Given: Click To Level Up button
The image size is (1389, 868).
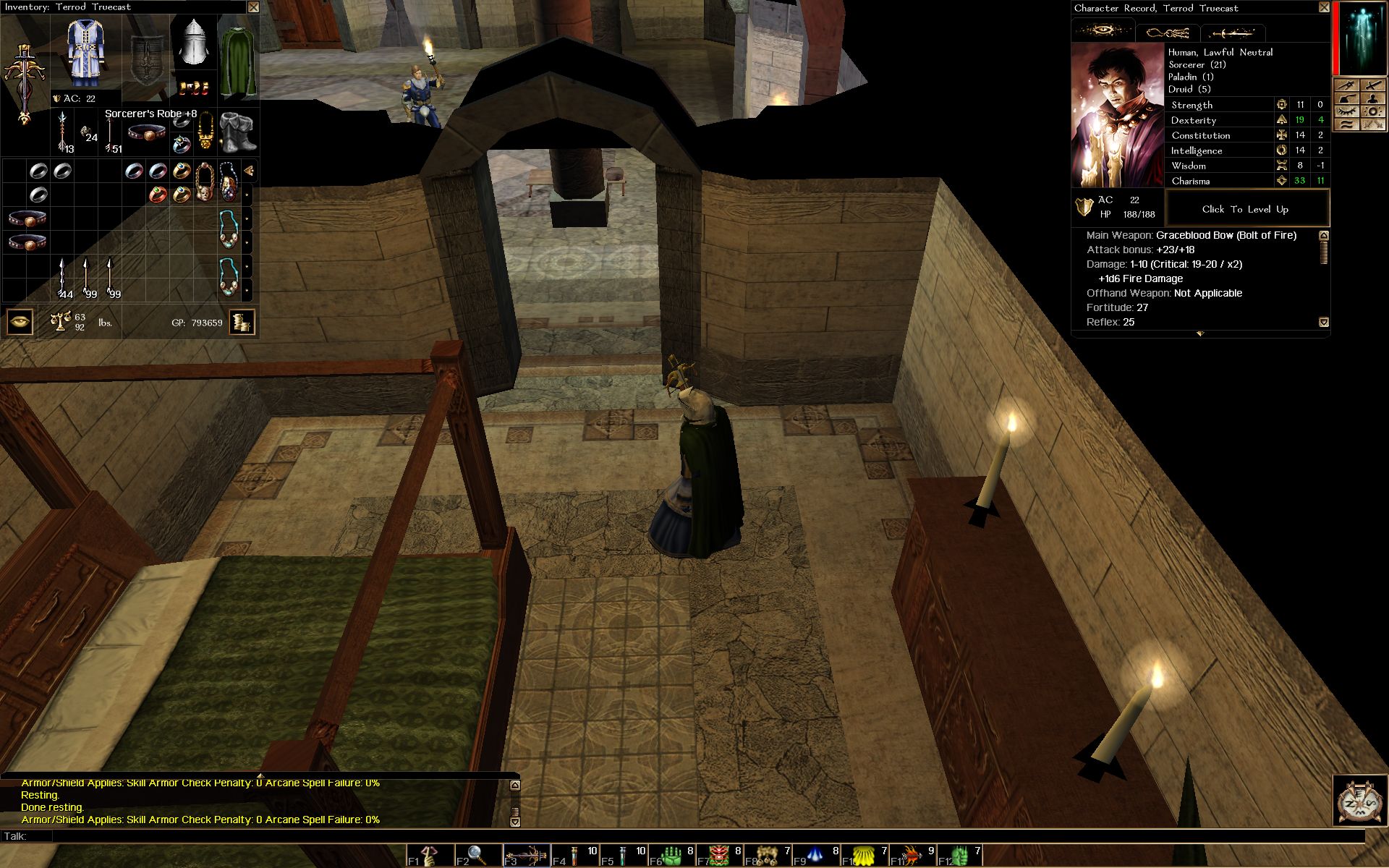Looking at the screenshot, I should click(1245, 209).
